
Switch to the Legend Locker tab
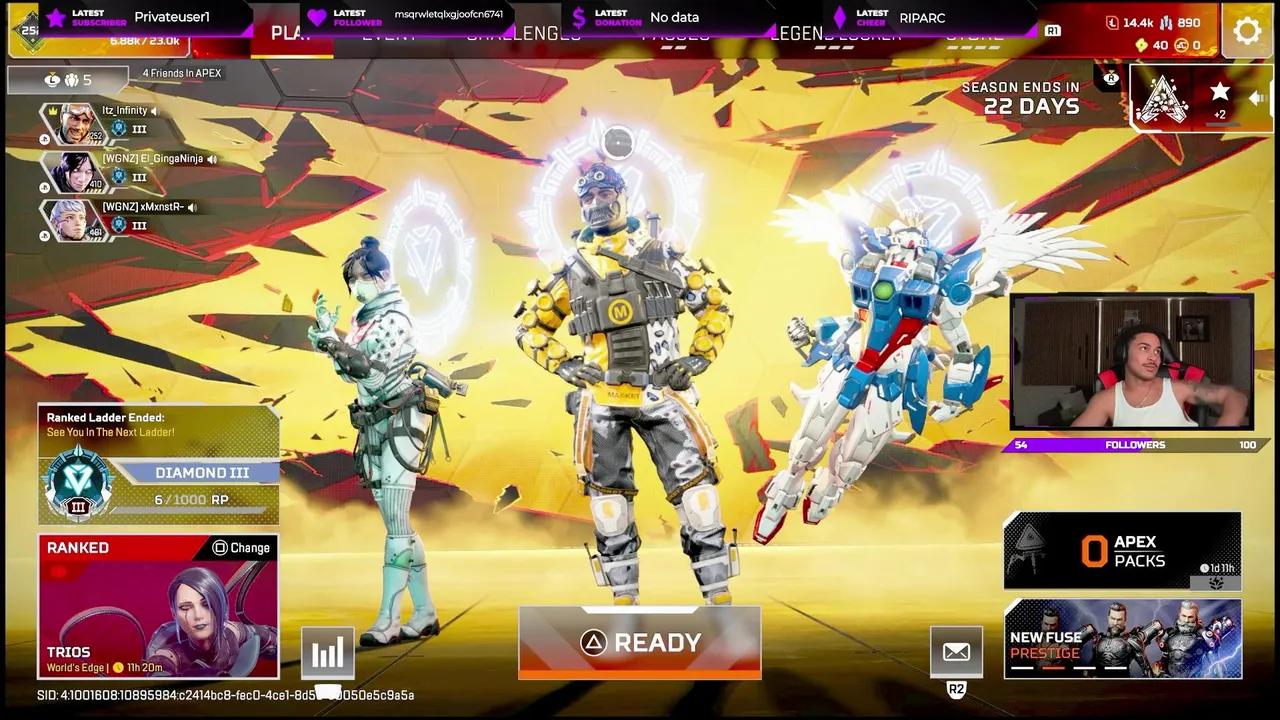(x=838, y=33)
